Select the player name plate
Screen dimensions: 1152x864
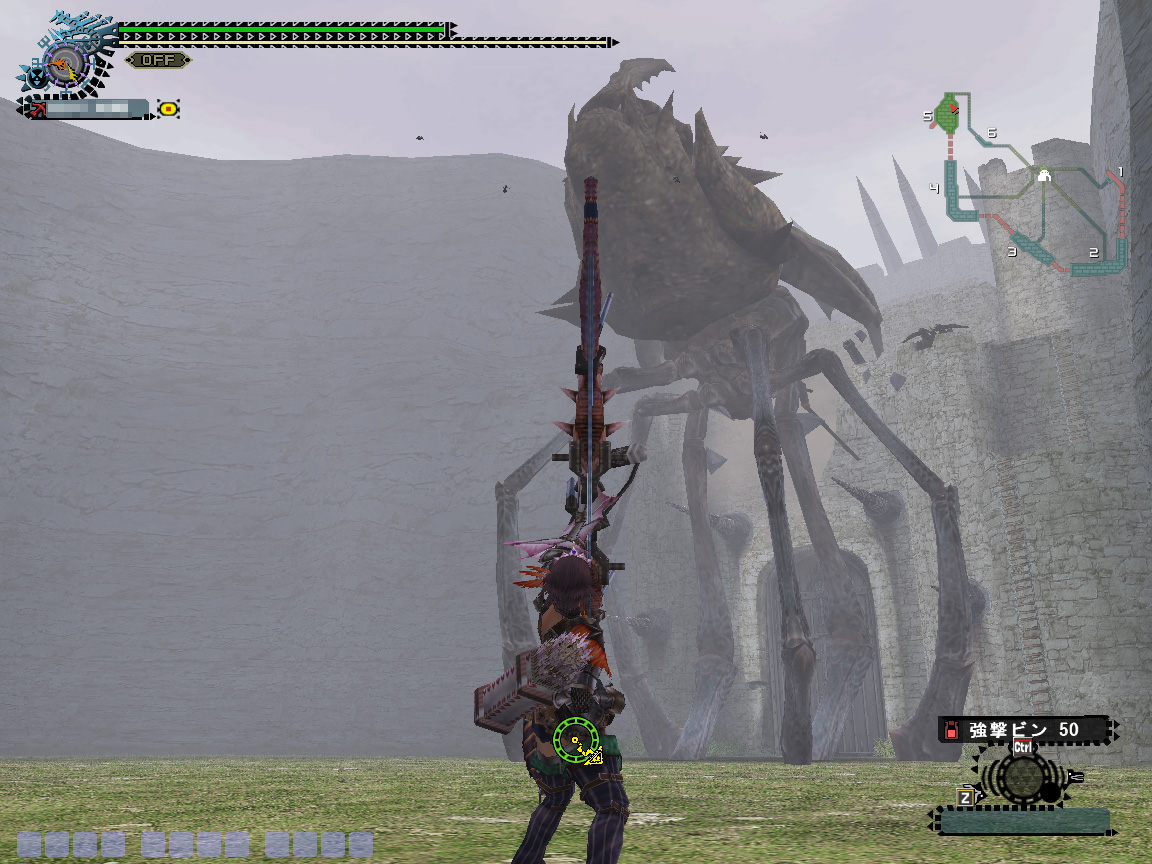point(90,109)
